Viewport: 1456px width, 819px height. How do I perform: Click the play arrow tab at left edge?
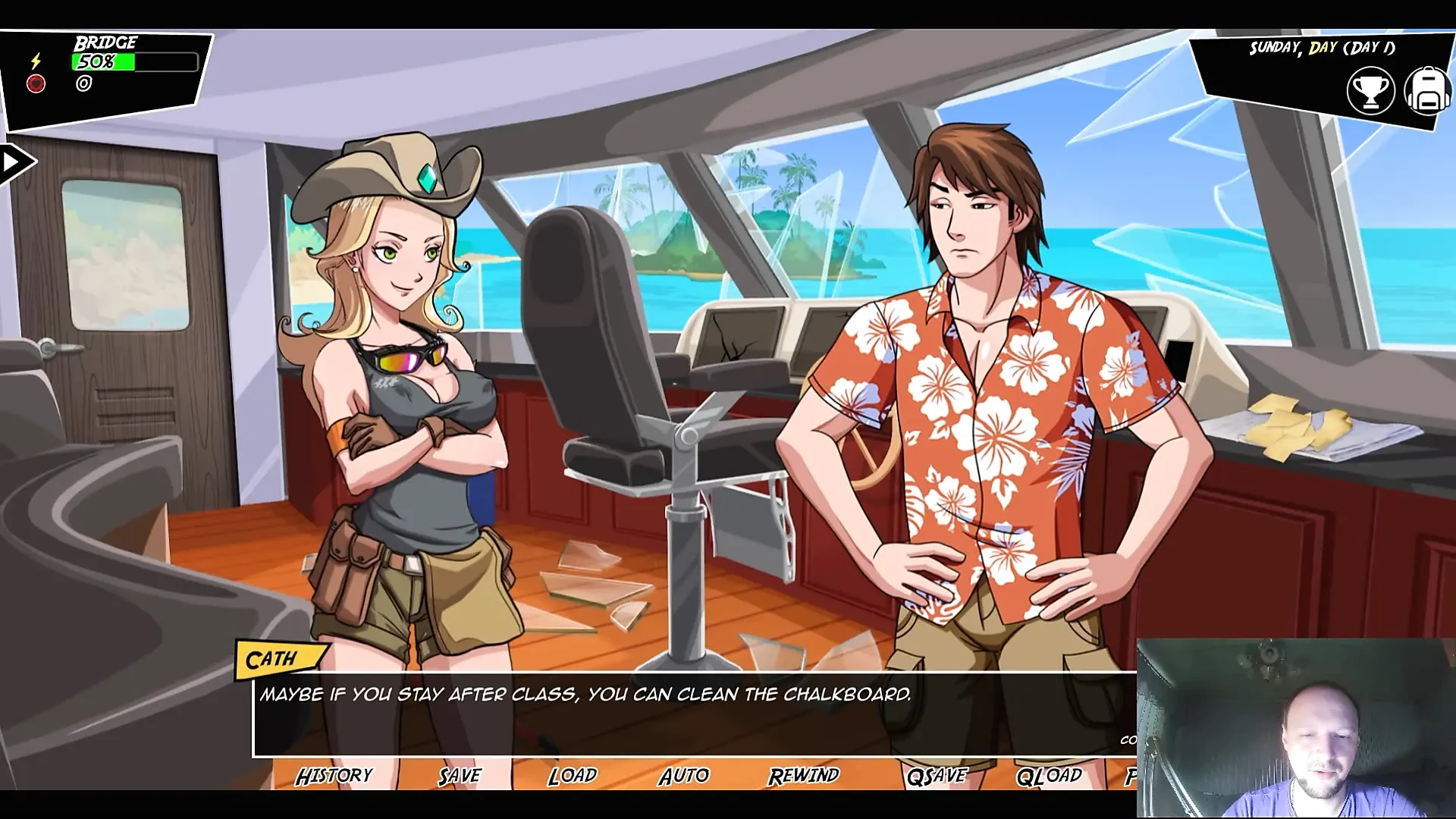[14, 162]
